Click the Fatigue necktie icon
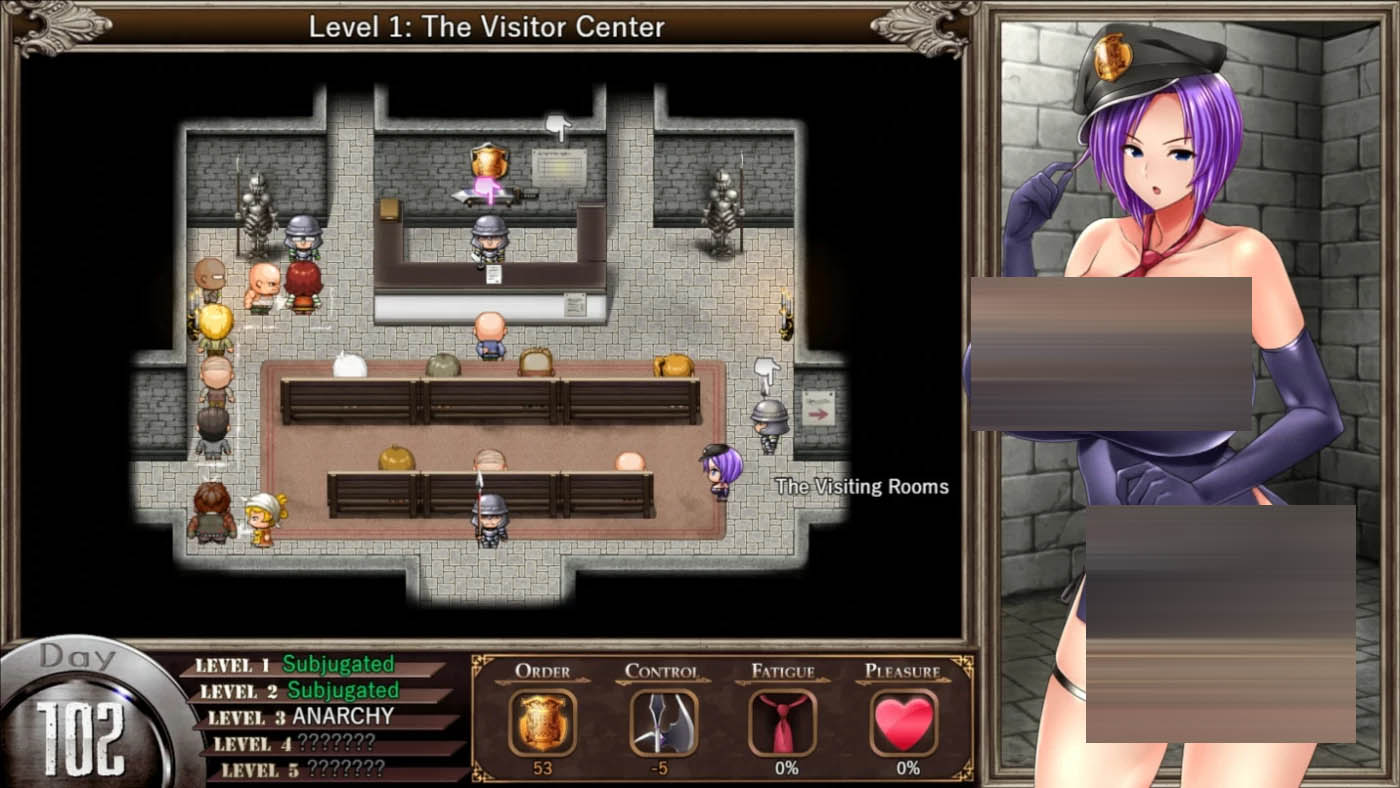Image resolution: width=1400 pixels, height=788 pixels. coord(783,722)
